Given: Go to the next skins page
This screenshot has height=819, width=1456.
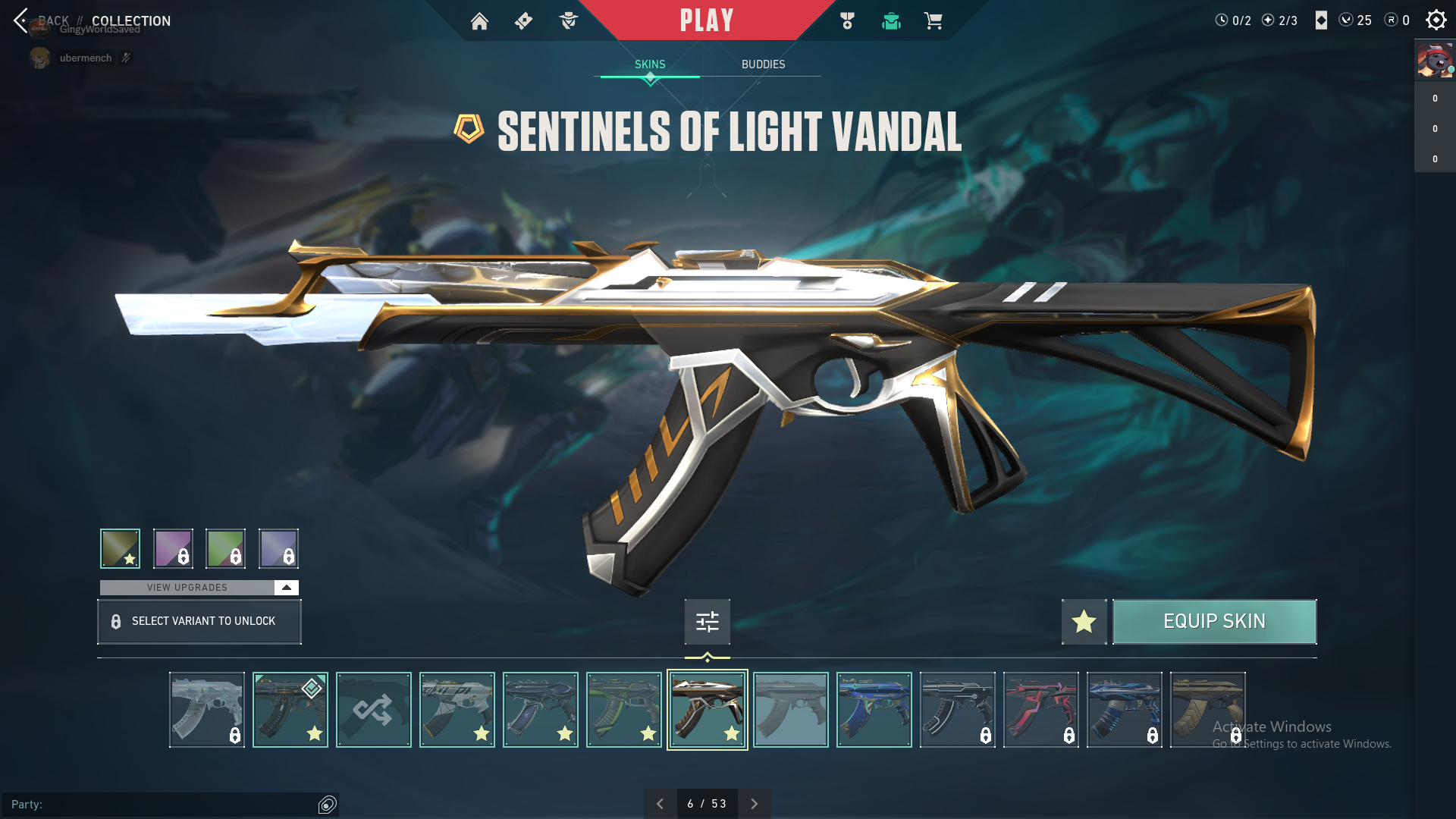Looking at the screenshot, I should click(x=754, y=804).
